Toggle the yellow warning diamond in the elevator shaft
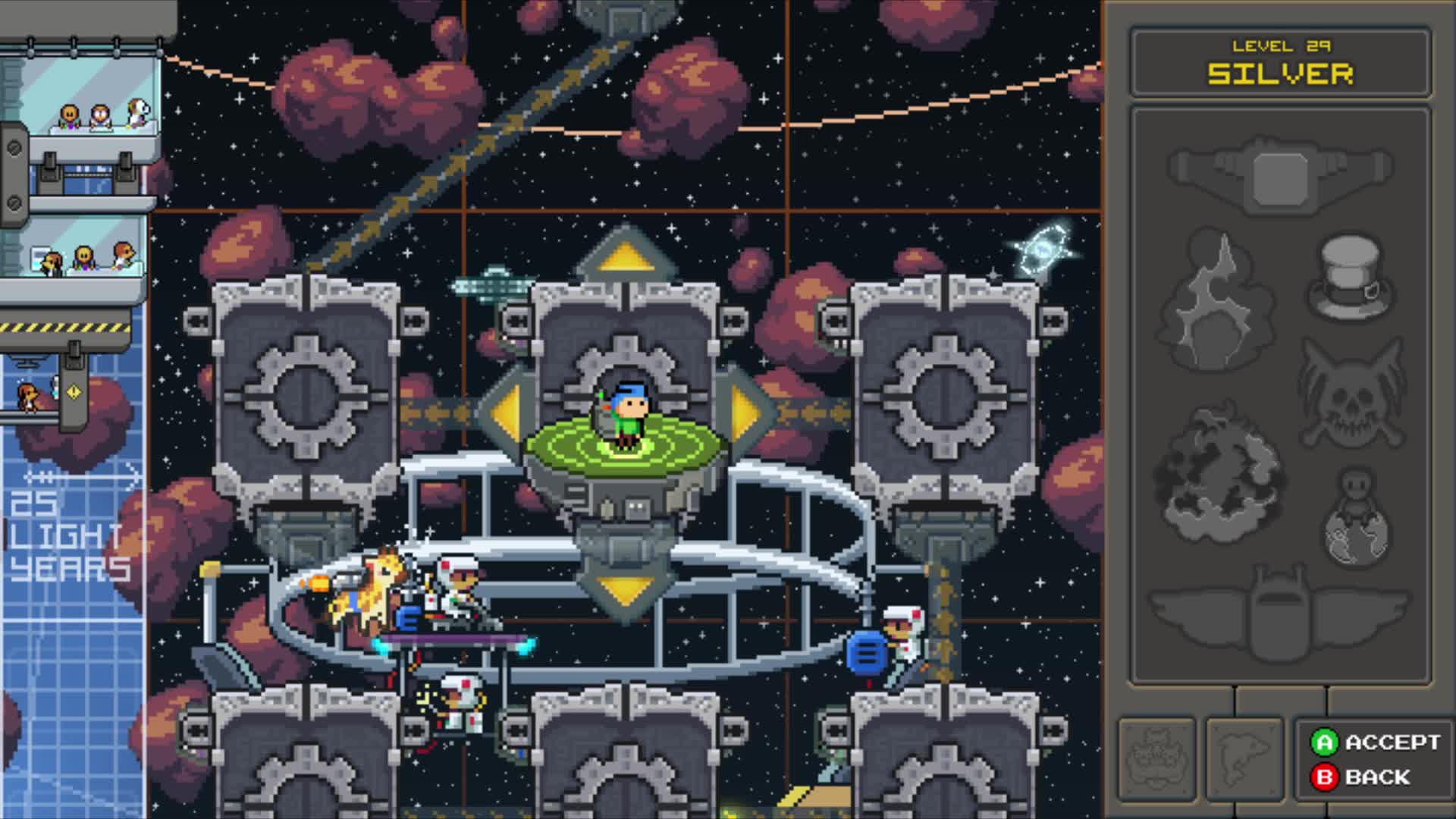Viewport: 1456px width, 819px height. pyautogui.click(x=74, y=392)
